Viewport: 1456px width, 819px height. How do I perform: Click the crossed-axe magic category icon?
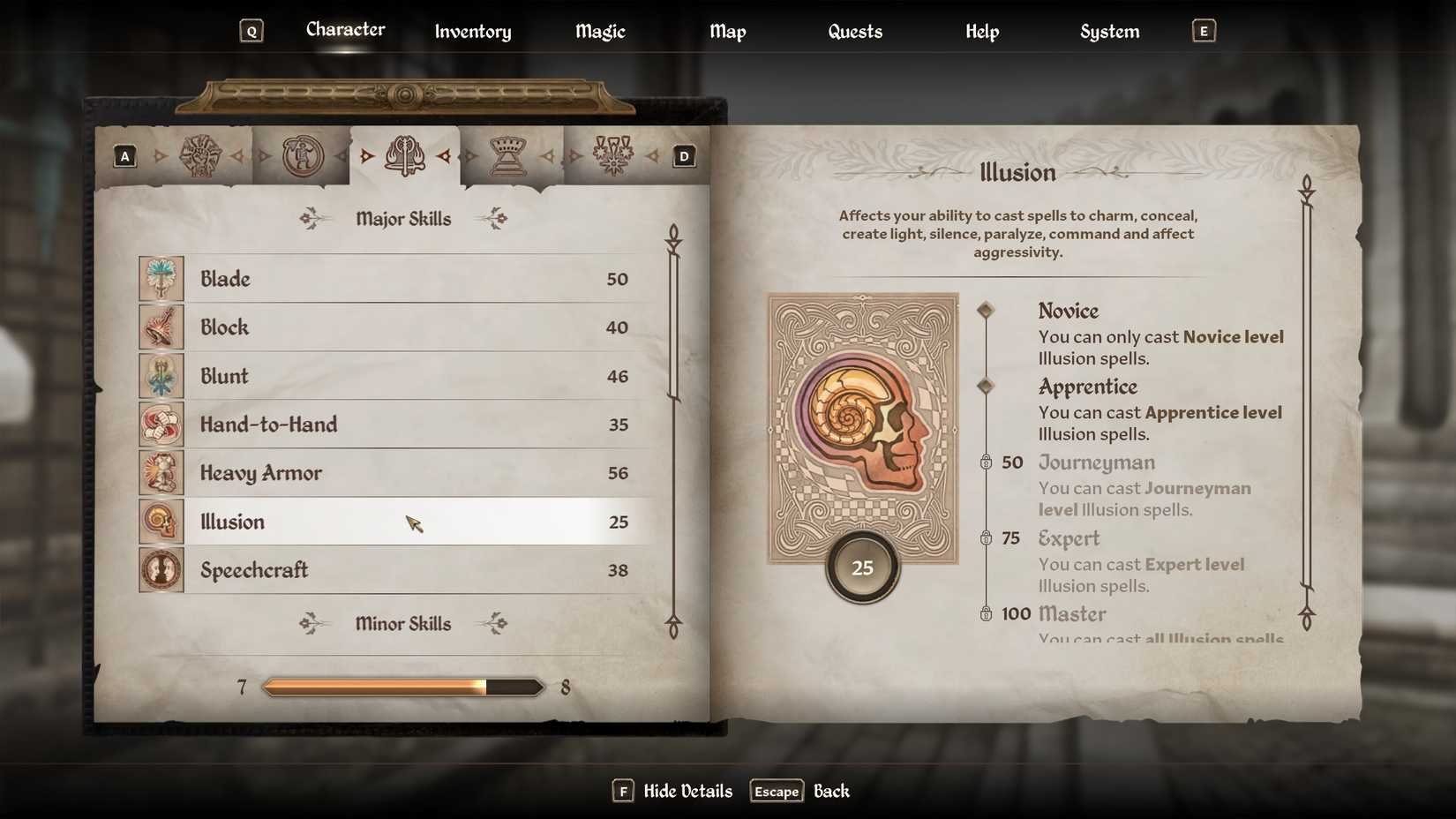tap(404, 156)
